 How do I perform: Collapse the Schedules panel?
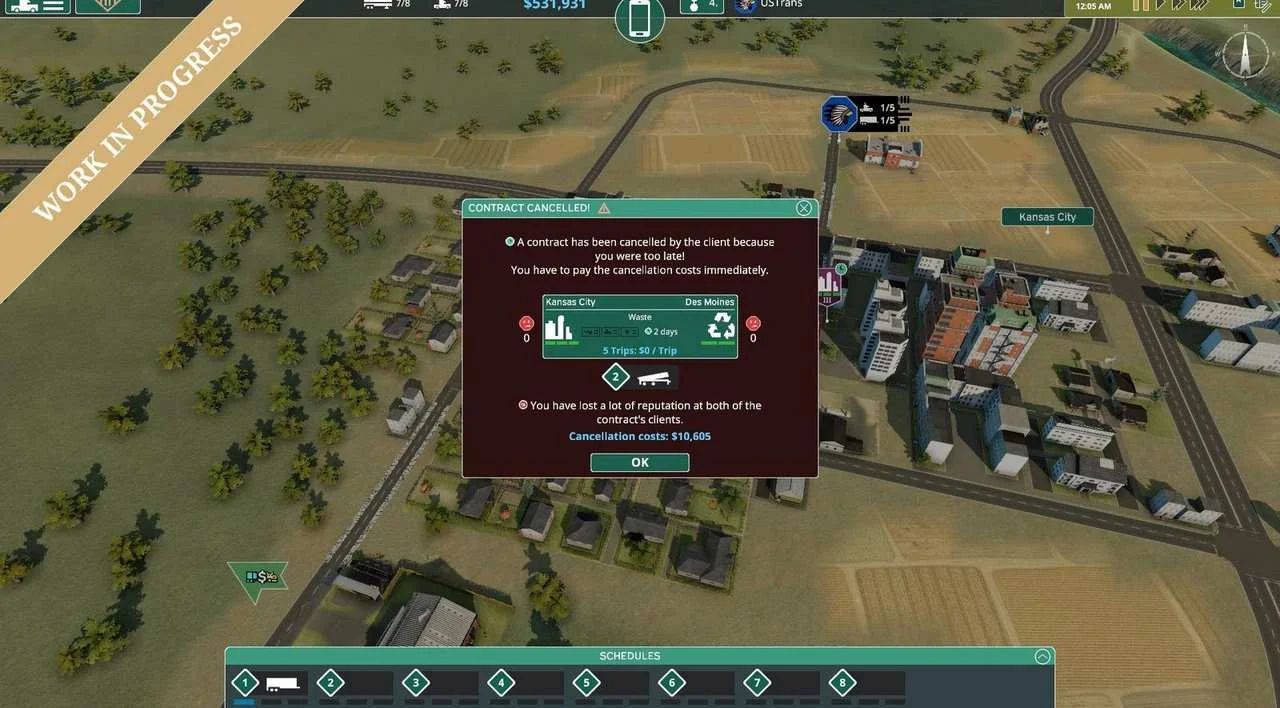(1042, 656)
